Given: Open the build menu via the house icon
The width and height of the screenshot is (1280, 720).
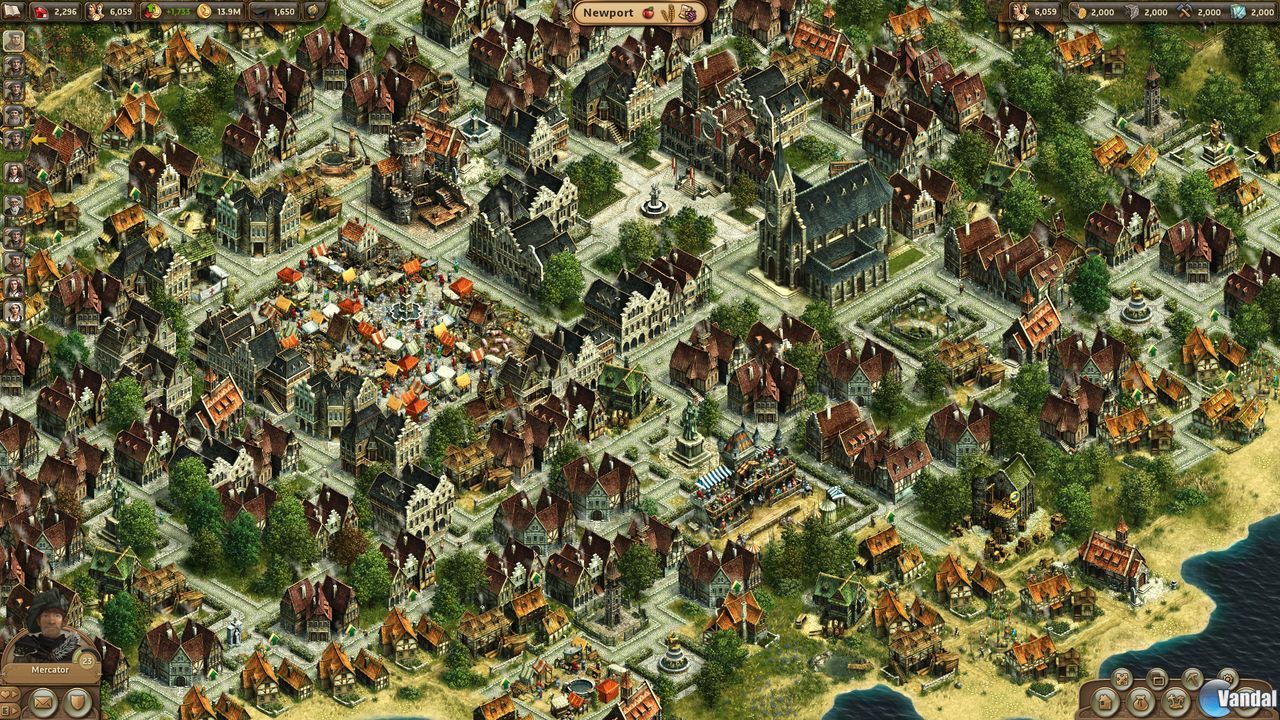Looking at the screenshot, I should pyautogui.click(x=1104, y=701).
